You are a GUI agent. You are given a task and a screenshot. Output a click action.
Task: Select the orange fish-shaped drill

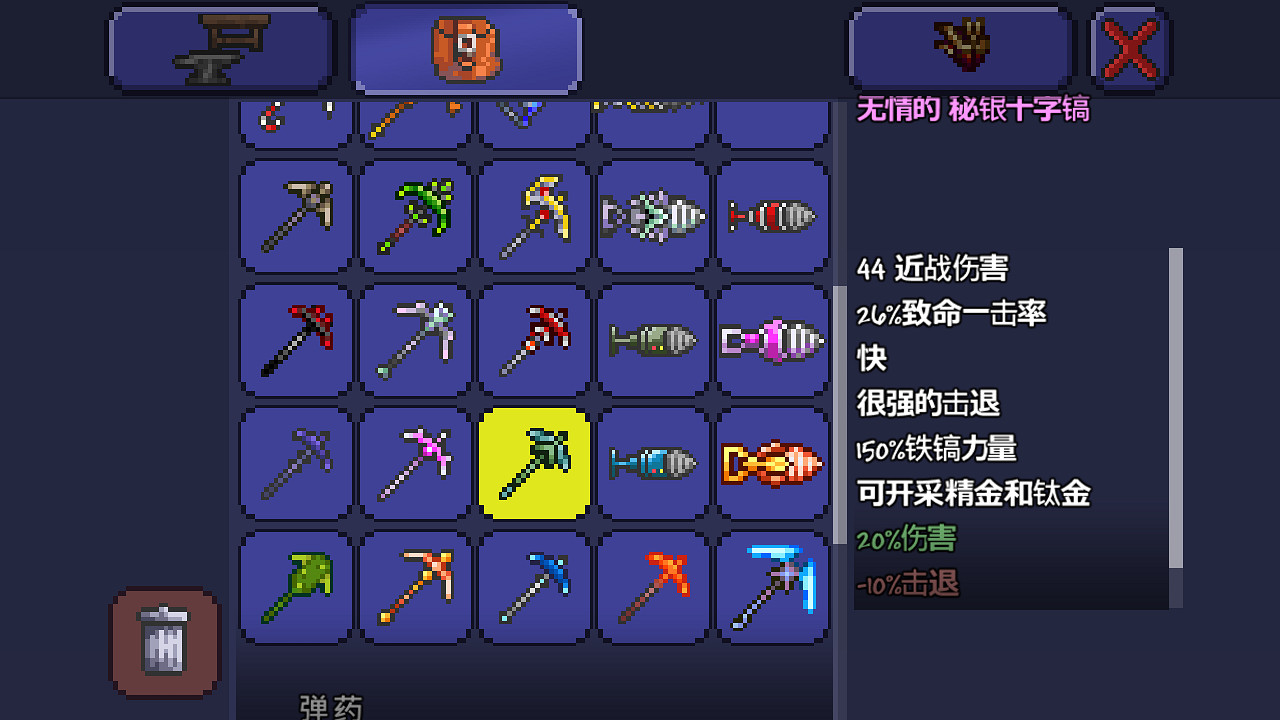click(772, 463)
